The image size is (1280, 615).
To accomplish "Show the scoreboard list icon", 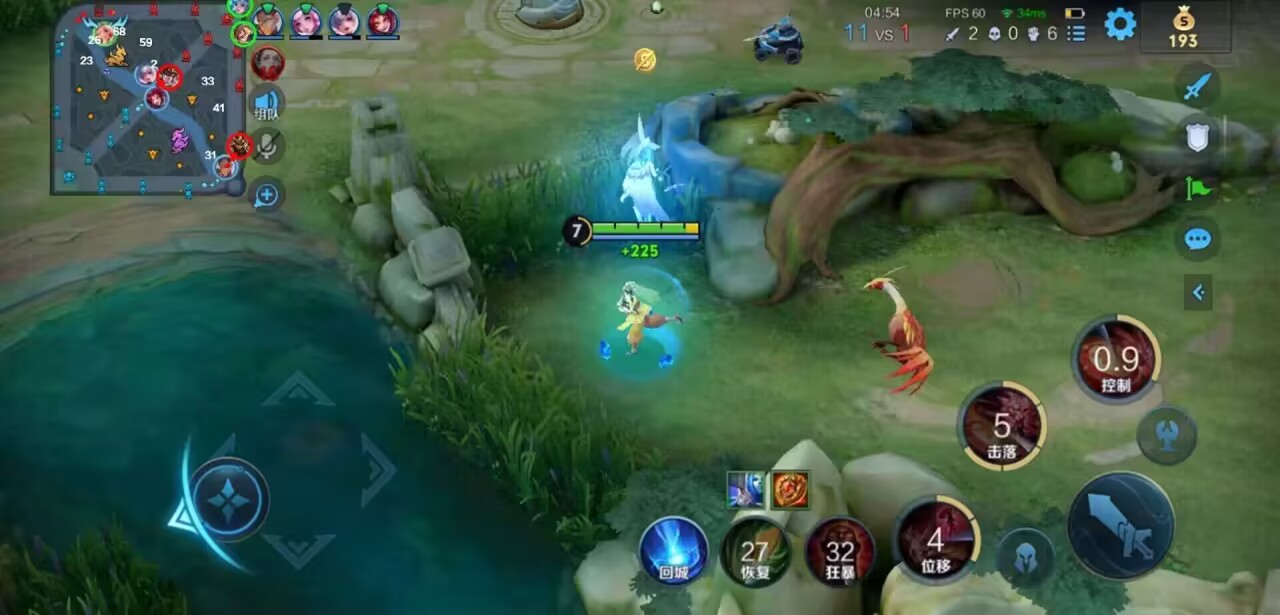I will (x=1076, y=33).
